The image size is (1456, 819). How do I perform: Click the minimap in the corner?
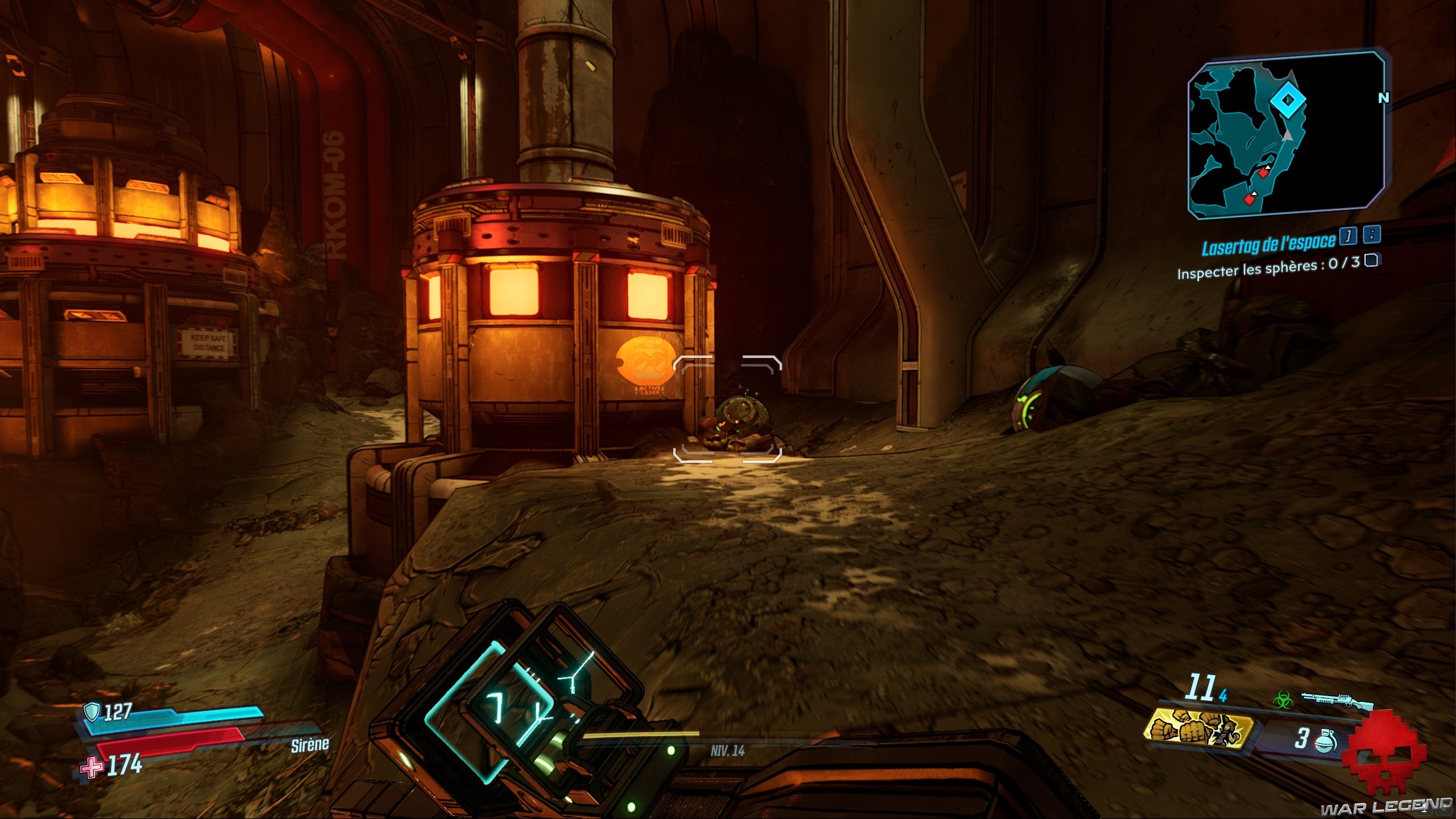click(x=1286, y=135)
